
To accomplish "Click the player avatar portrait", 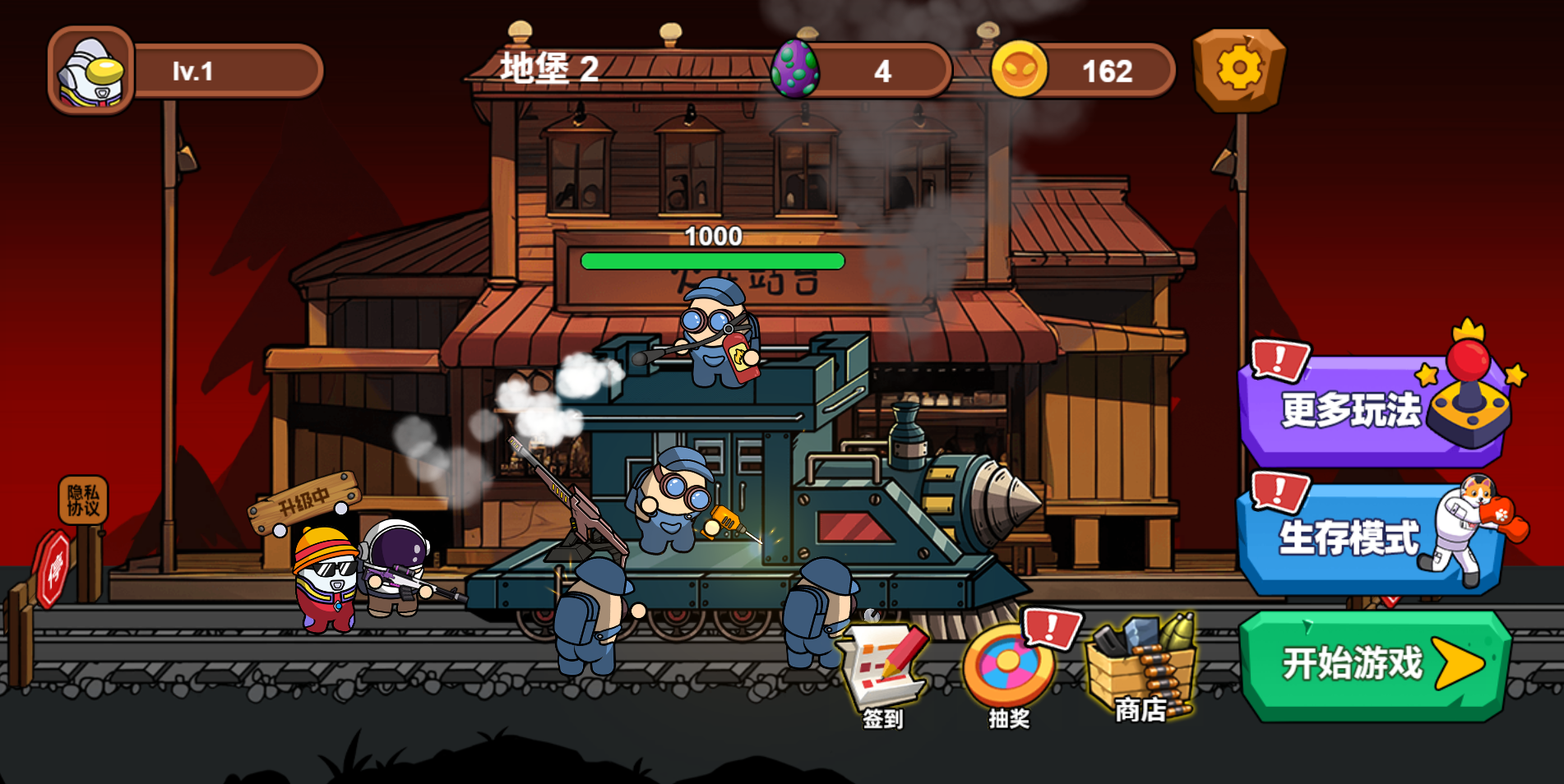I will pyautogui.click(x=90, y=71).
